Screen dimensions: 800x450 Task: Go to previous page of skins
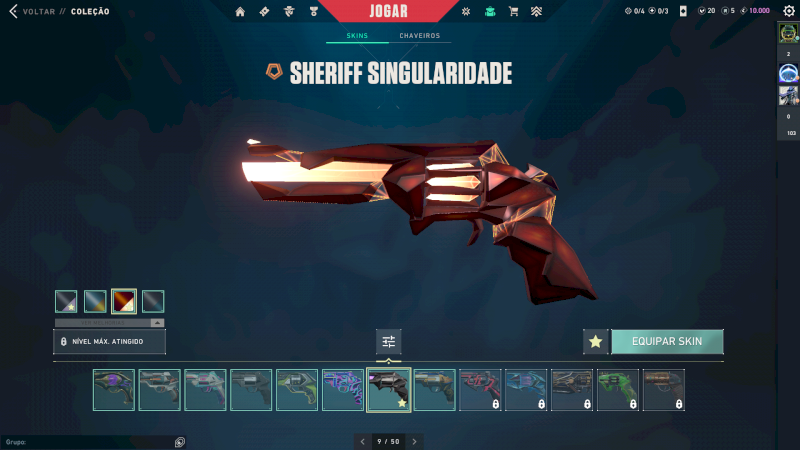(x=362, y=441)
